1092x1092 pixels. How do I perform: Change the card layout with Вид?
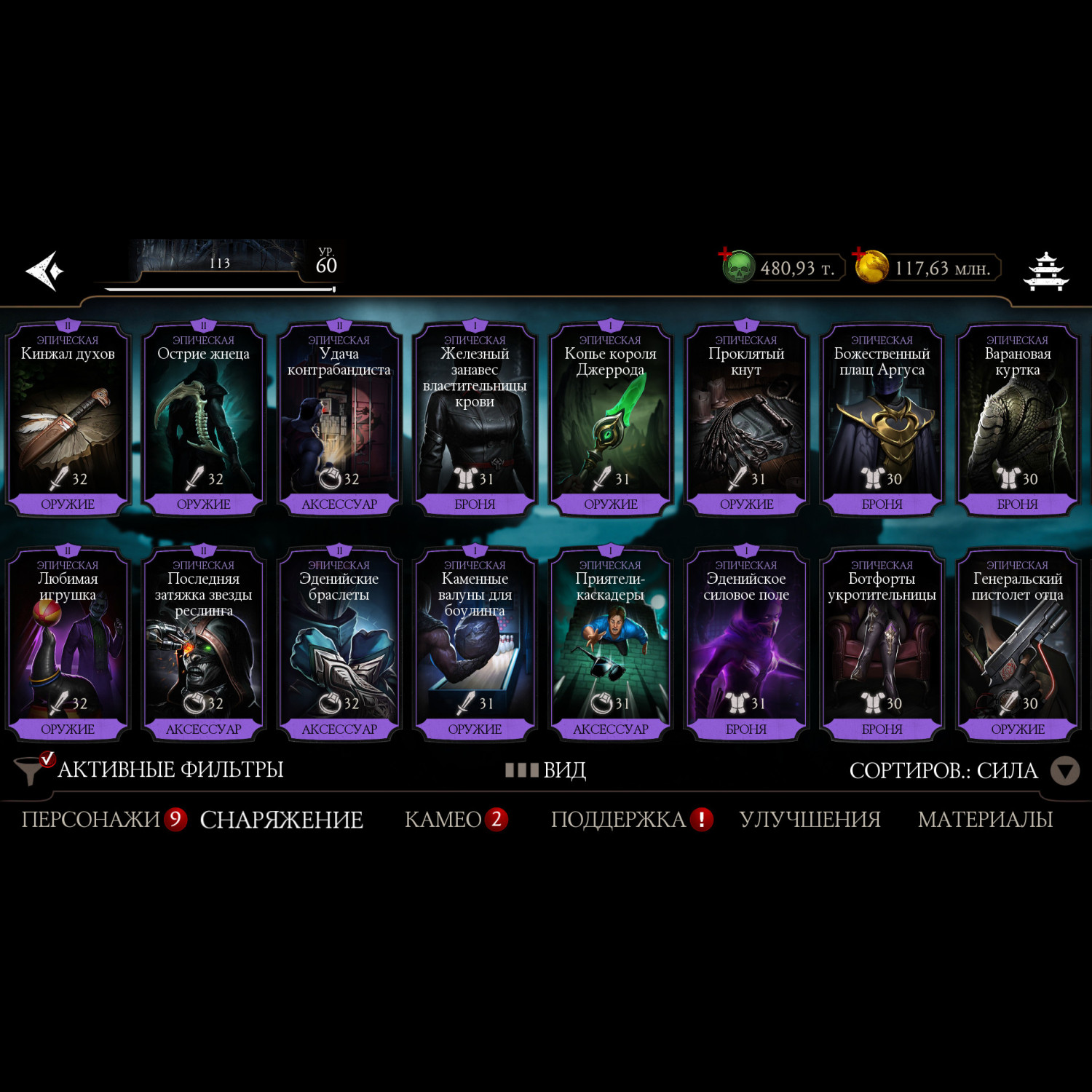pyautogui.click(x=546, y=769)
